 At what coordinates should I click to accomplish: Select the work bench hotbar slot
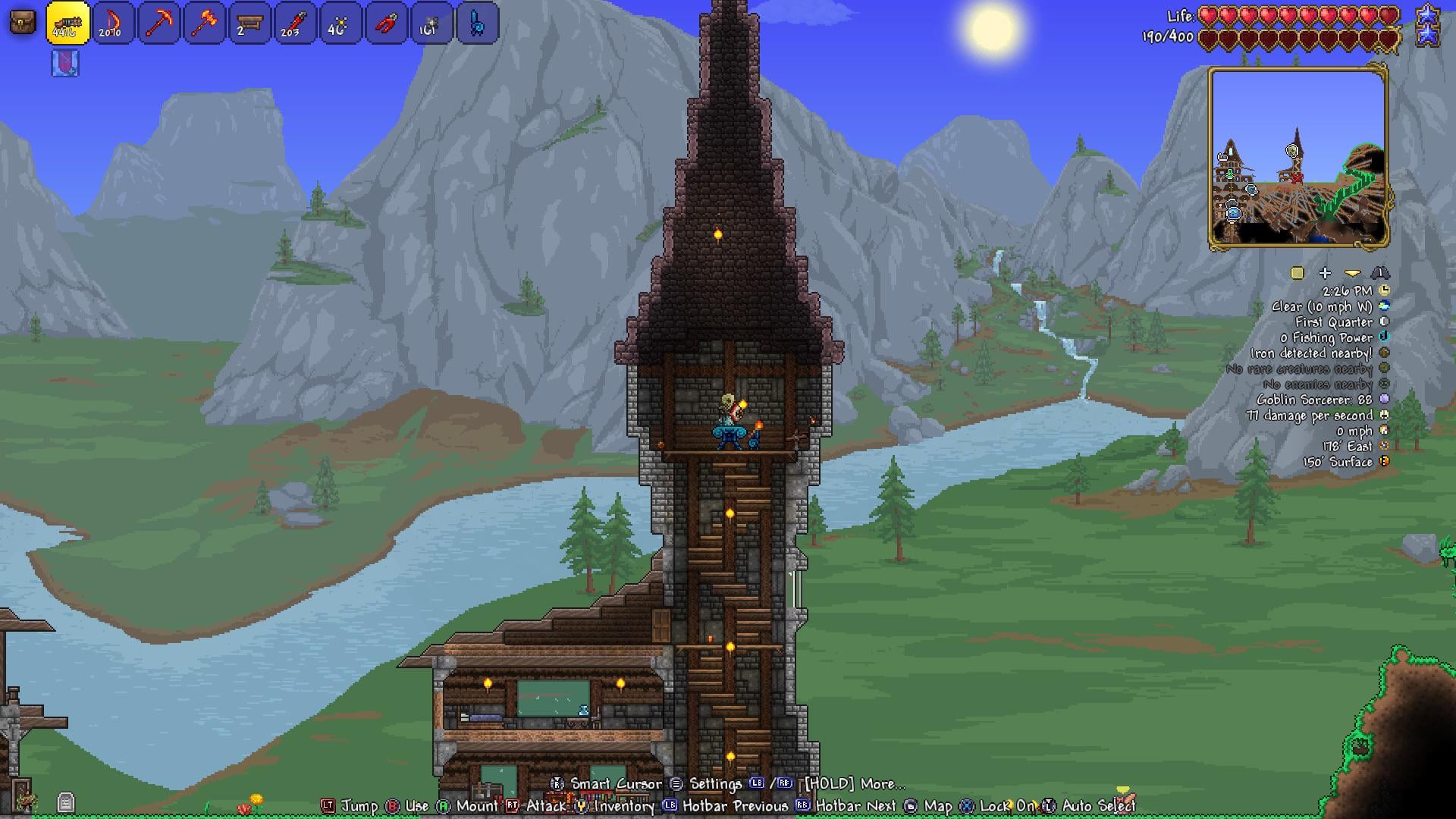pos(249,23)
